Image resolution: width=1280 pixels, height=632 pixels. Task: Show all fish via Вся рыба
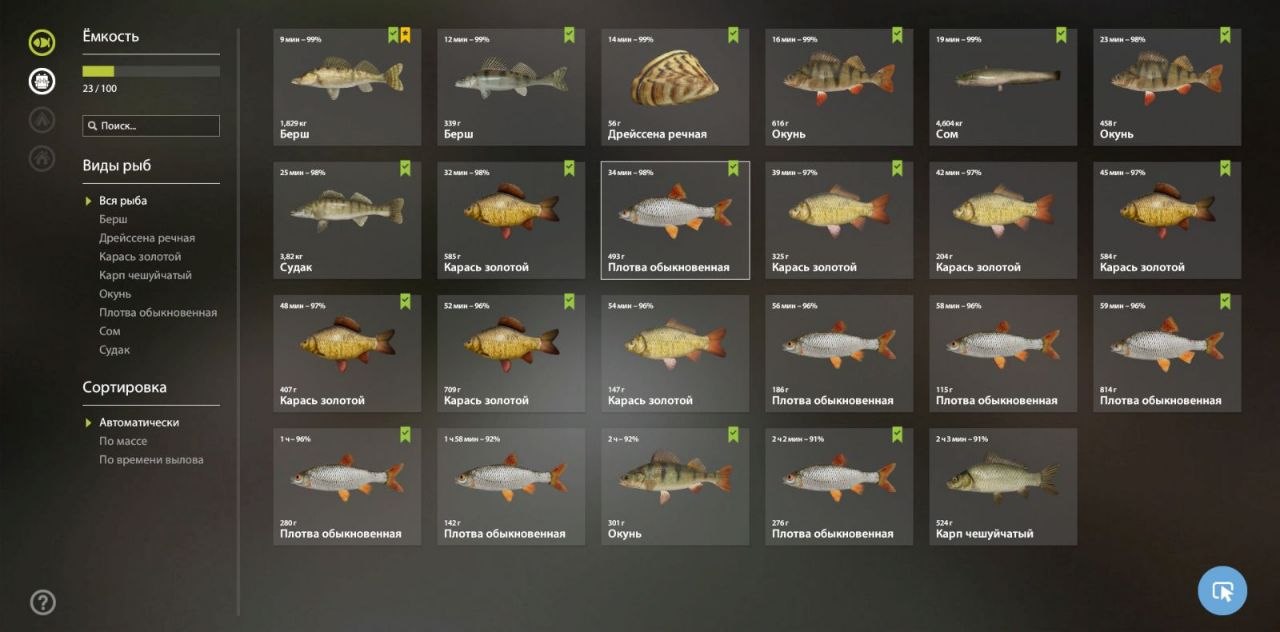click(123, 201)
